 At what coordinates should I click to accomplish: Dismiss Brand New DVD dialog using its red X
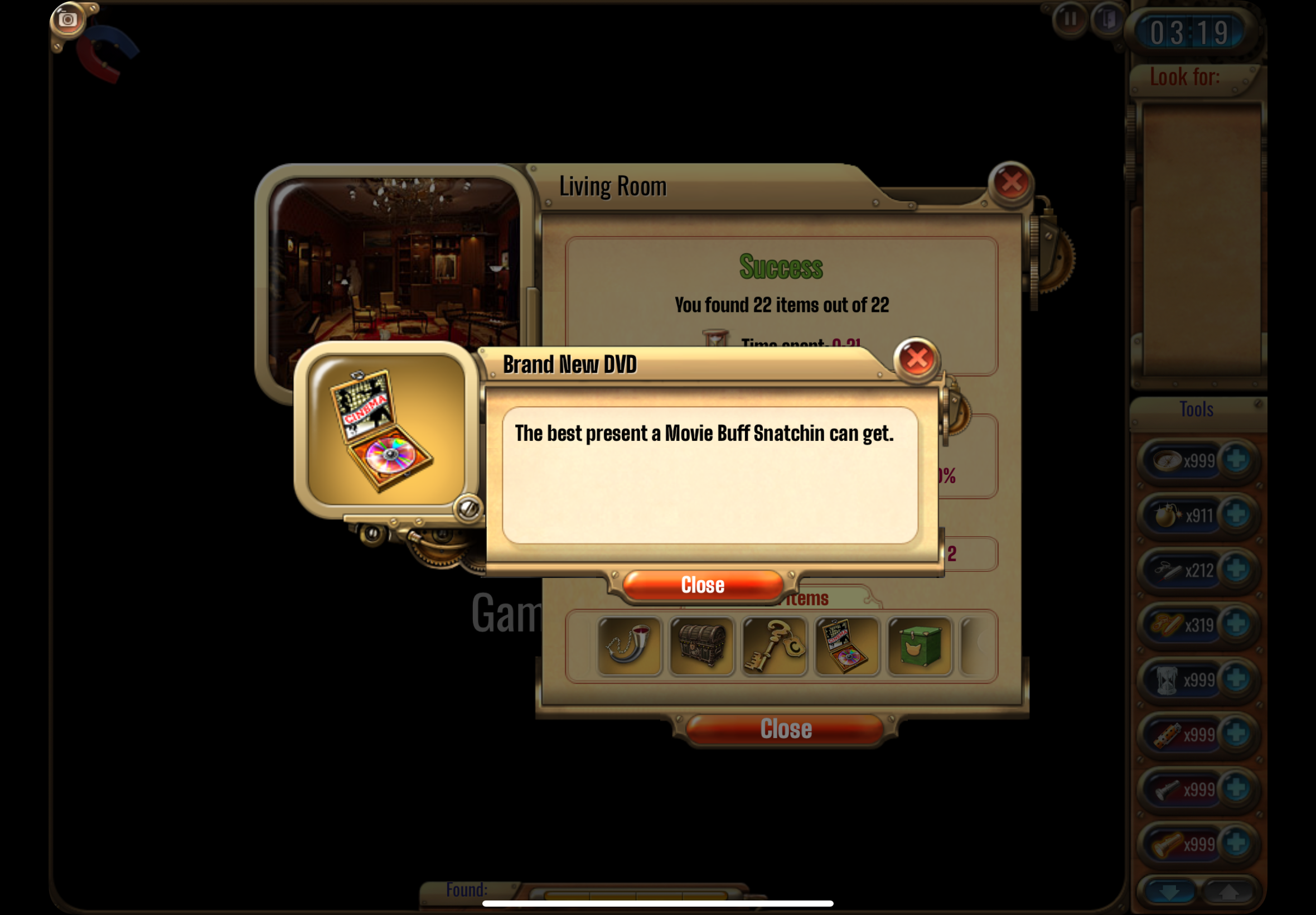pos(916,358)
